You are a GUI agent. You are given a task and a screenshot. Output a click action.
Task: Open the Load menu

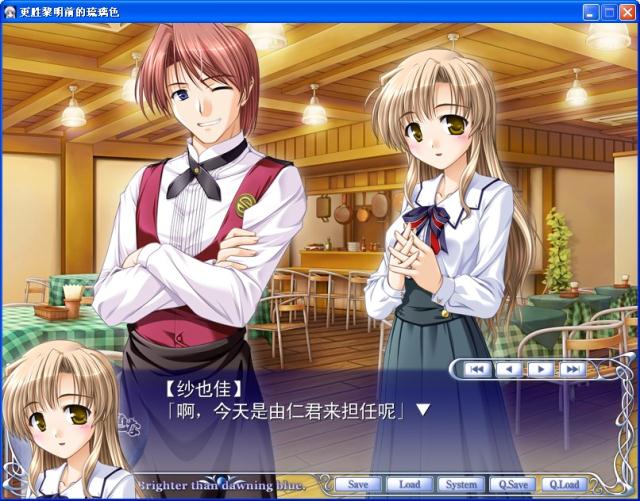tap(409, 485)
